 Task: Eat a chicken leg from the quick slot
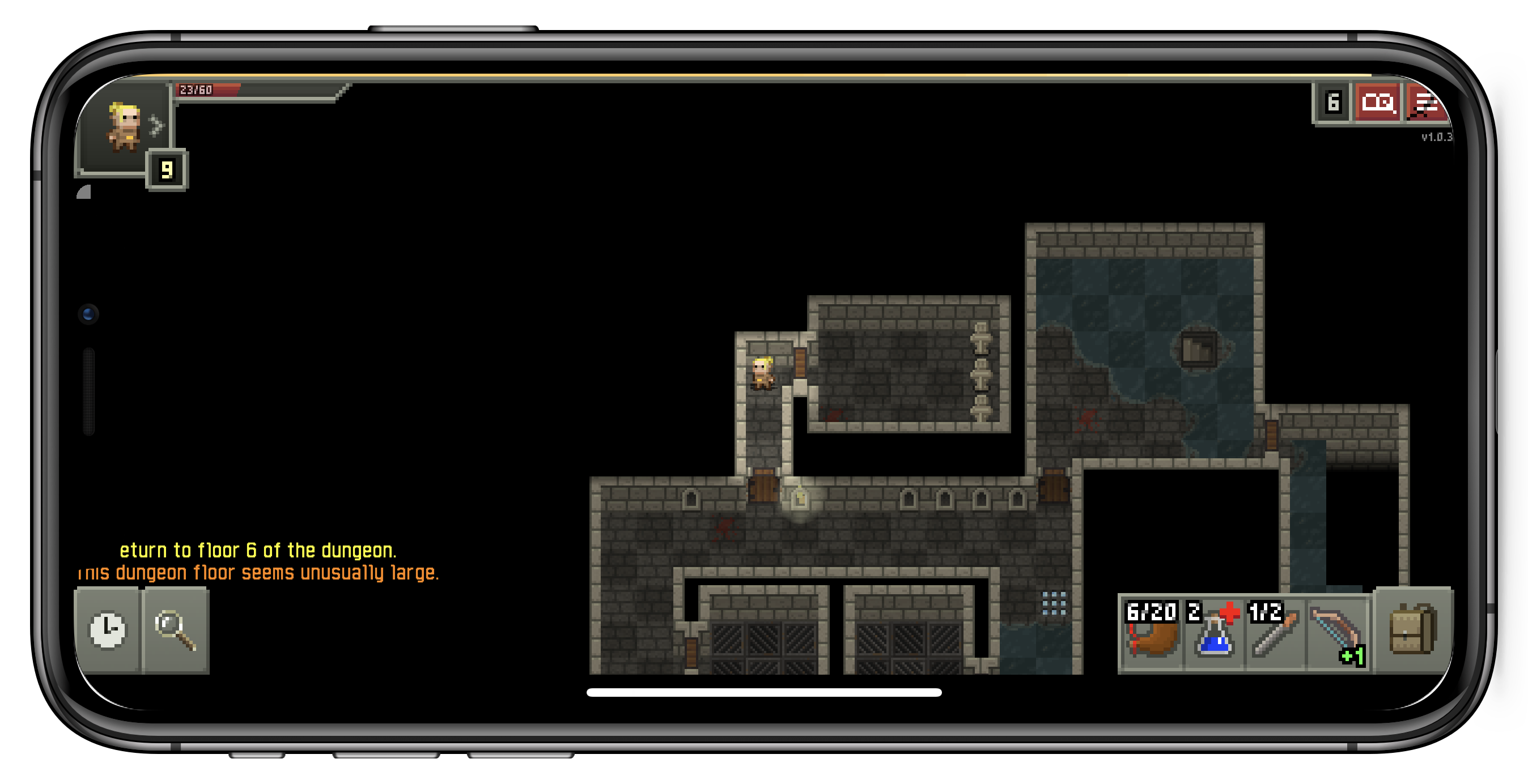[x=1151, y=637]
